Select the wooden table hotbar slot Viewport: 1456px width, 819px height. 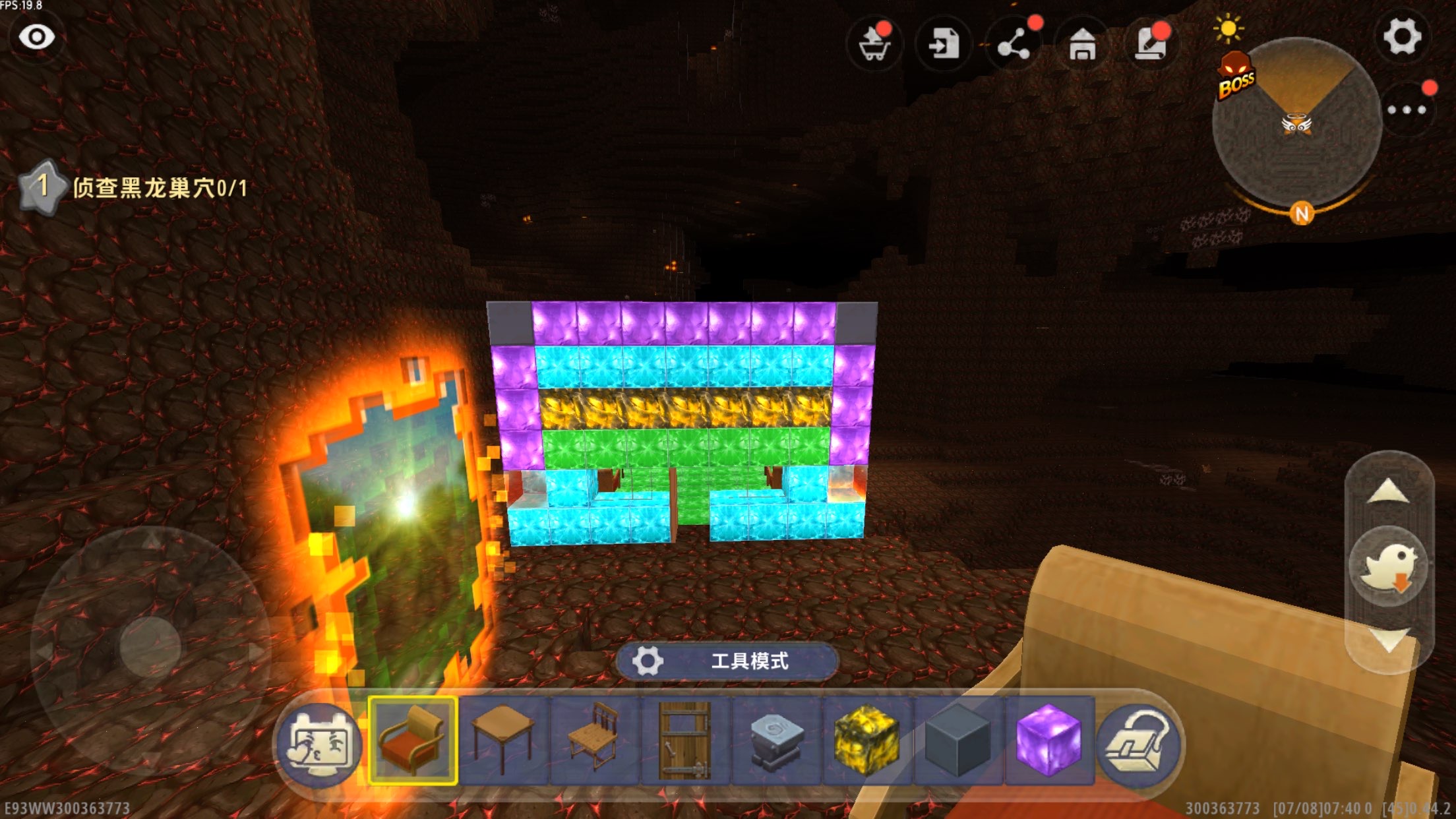coord(504,740)
